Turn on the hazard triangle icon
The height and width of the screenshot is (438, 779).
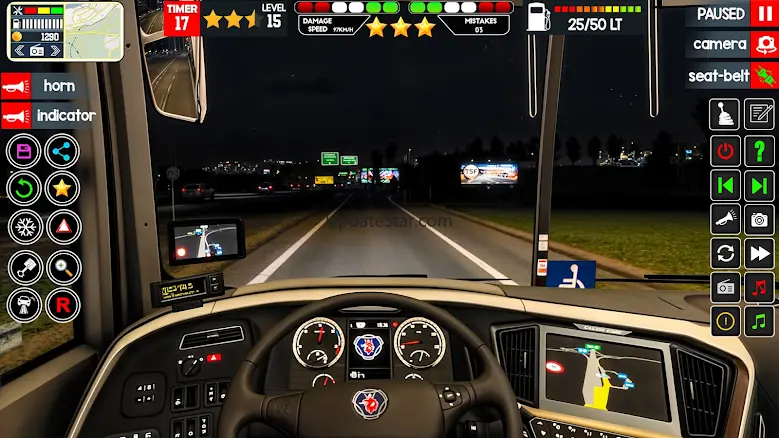tap(63, 226)
